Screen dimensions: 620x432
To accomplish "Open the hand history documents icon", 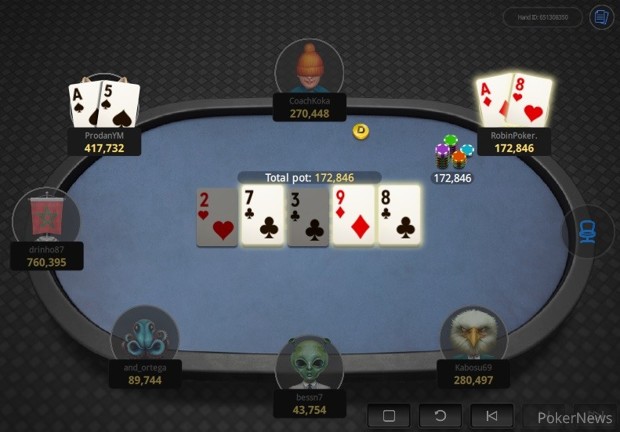I will [x=601, y=17].
